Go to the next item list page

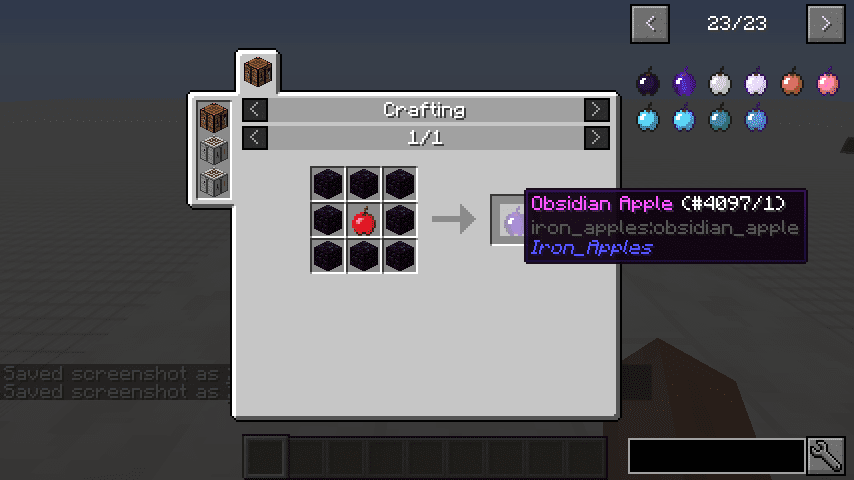825,23
